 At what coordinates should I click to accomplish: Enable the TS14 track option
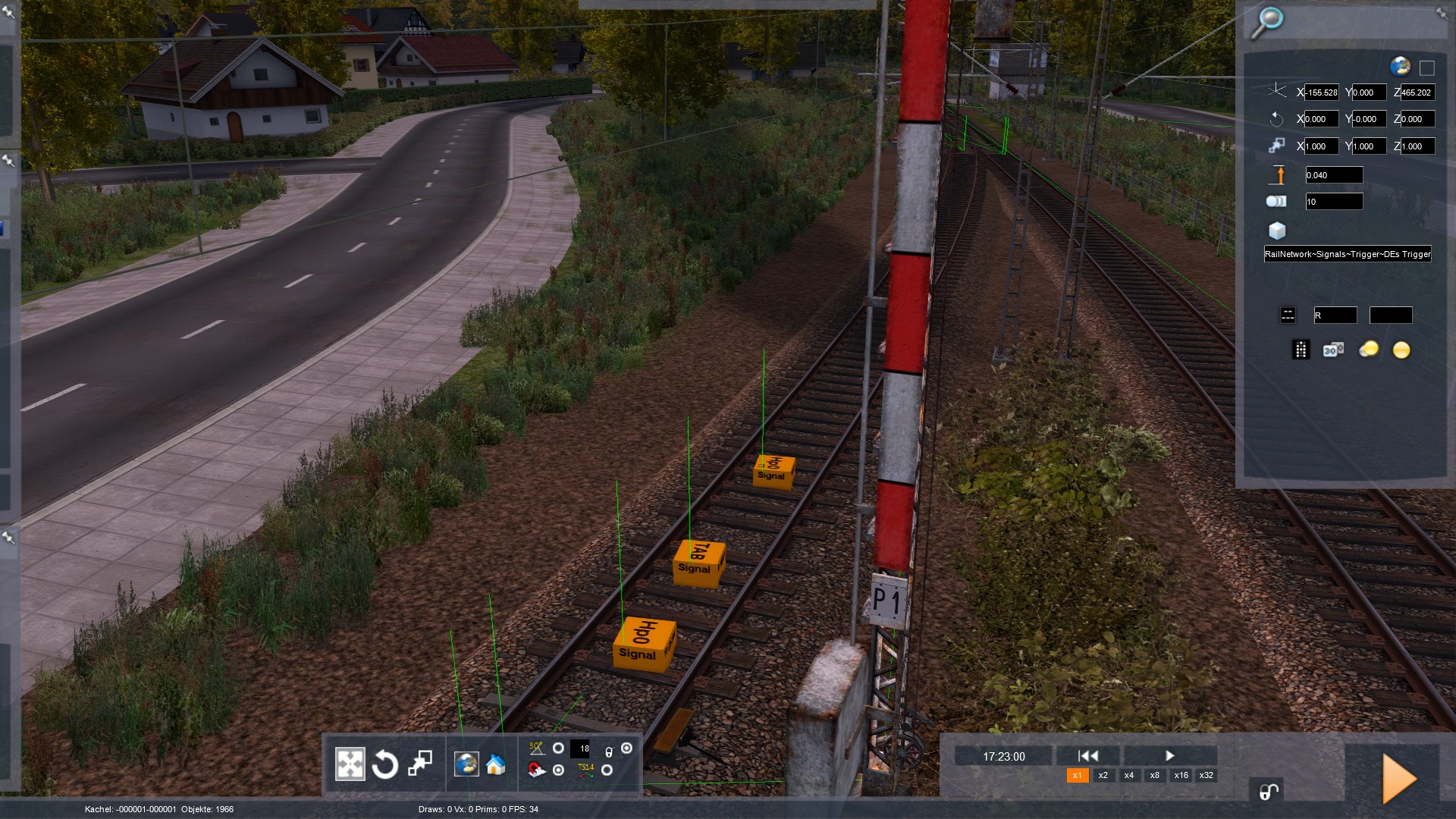[607, 770]
